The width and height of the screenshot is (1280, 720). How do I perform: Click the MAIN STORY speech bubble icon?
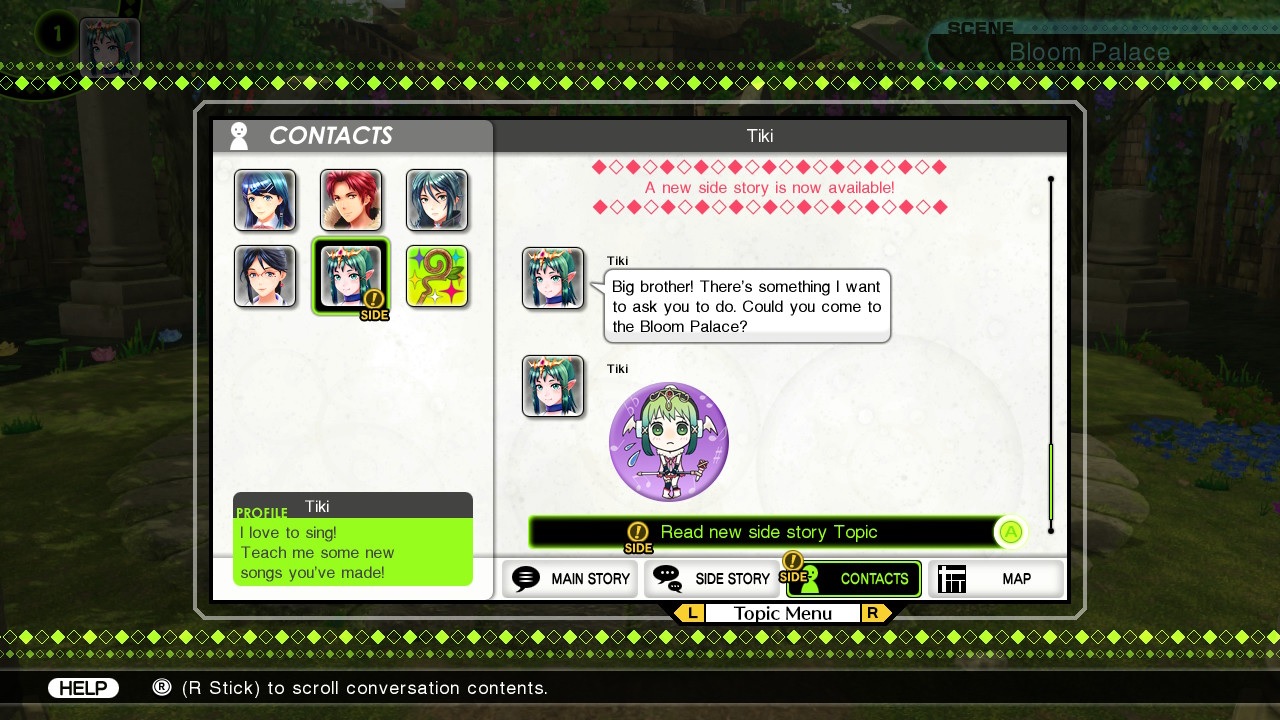coord(524,578)
